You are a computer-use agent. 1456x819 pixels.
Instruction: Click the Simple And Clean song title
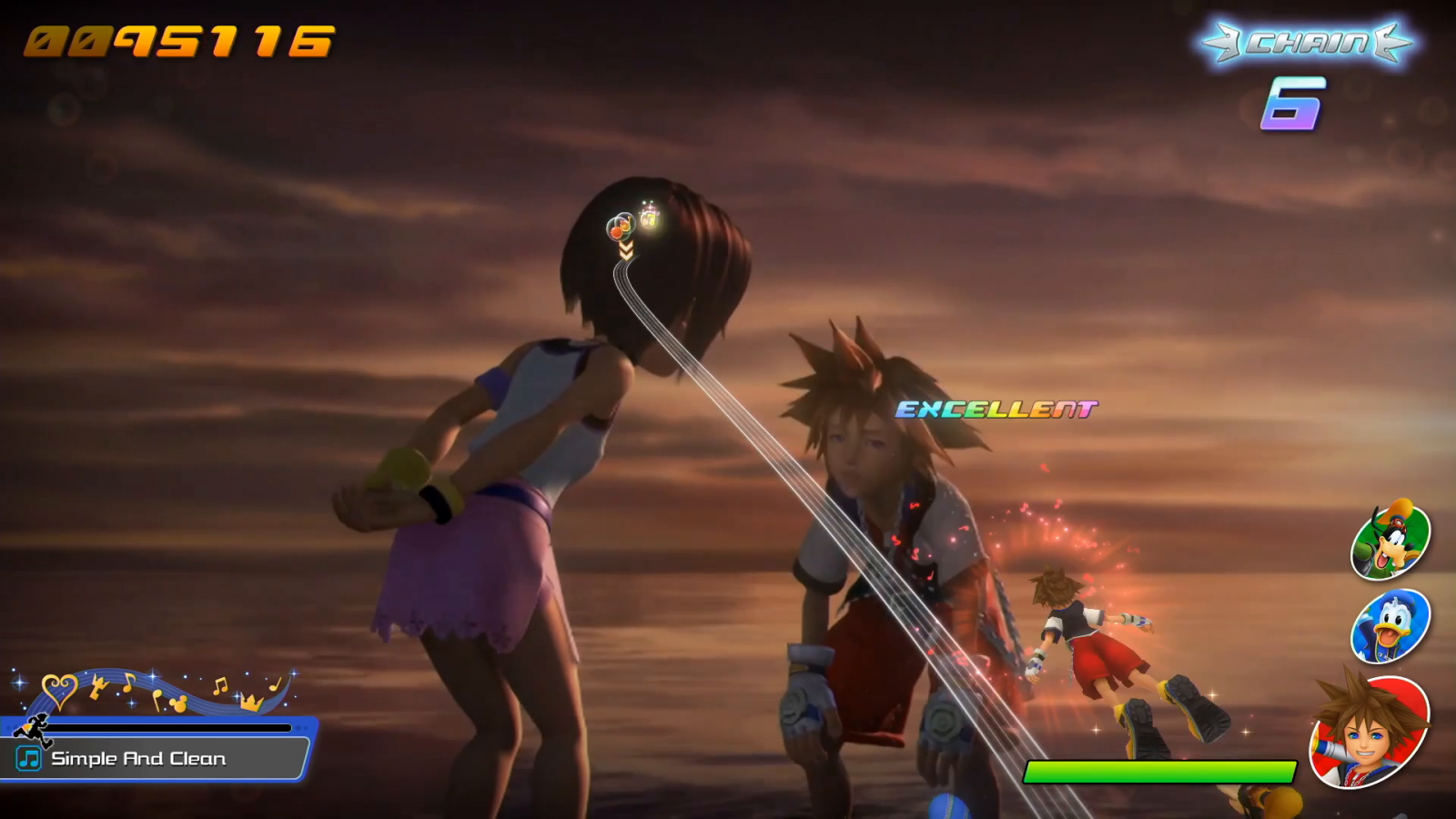[138, 759]
